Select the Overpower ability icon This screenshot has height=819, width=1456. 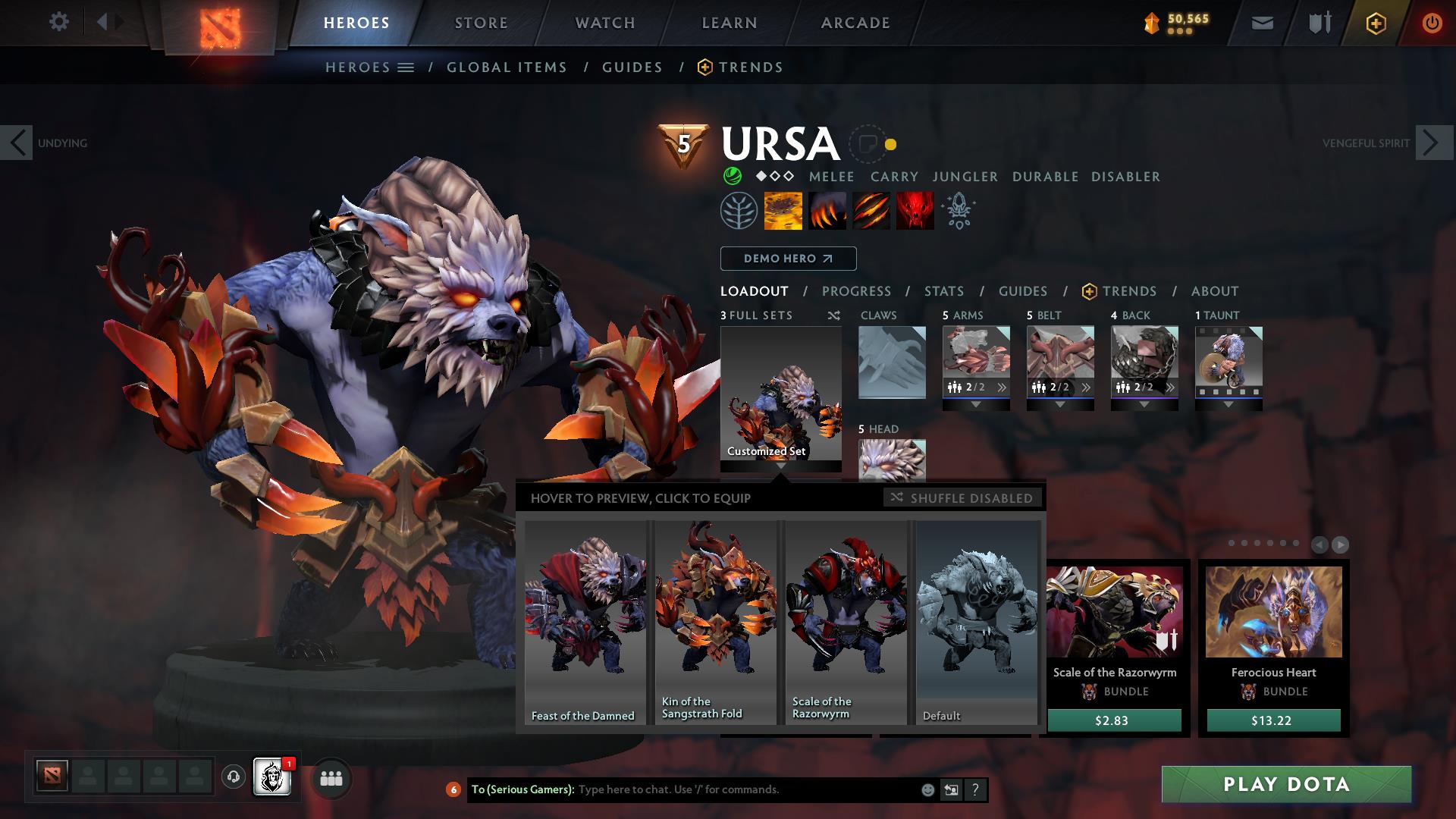point(828,212)
